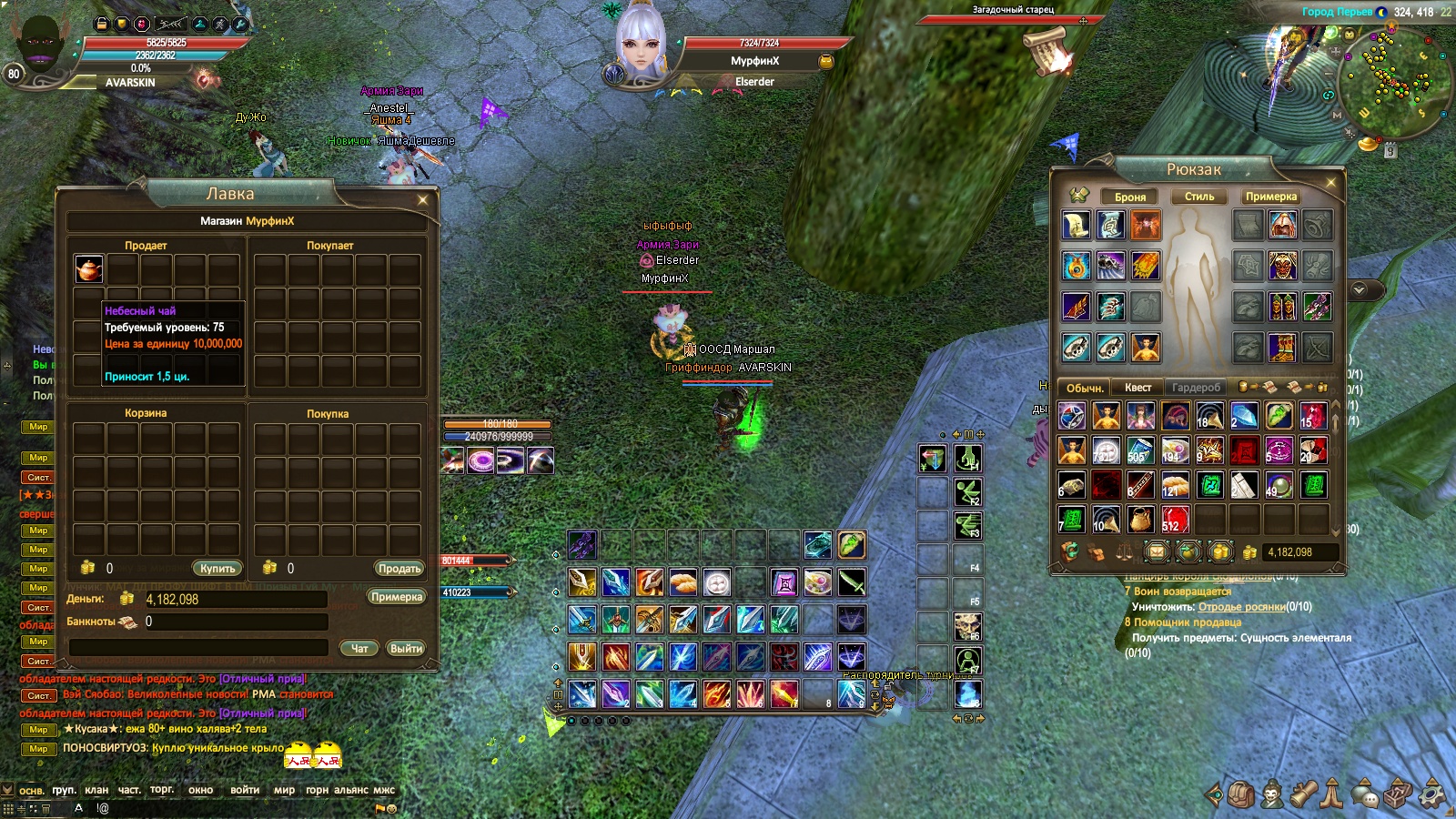The height and width of the screenshot is (819, 1456).
Task: Open the Квест inventory tab
Action: tap(1137, 388)
